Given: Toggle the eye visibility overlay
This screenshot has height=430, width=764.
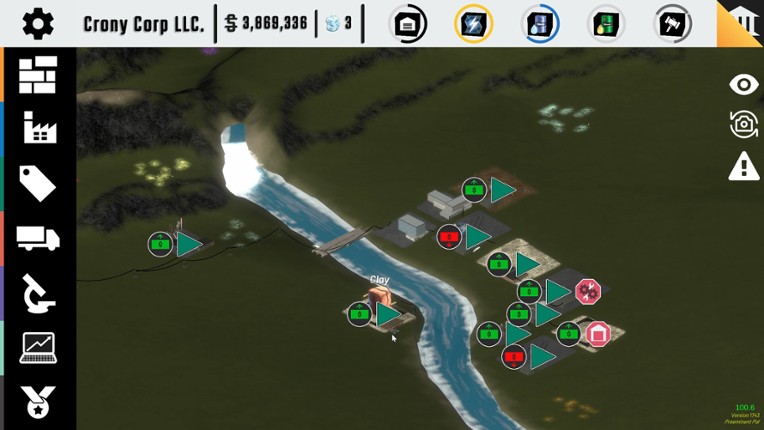Looking at the screenshot, I should pos(744,84).
